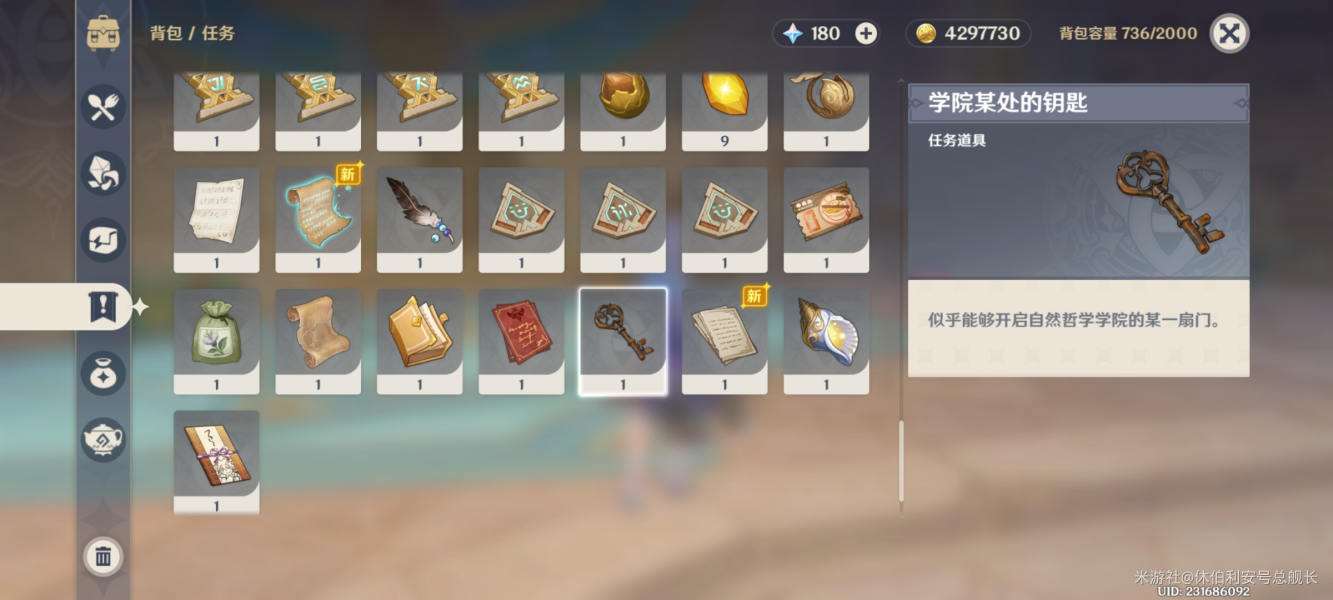Select the quest items tab
Screen dimensions: 1333x600
[x=103, y=307]
